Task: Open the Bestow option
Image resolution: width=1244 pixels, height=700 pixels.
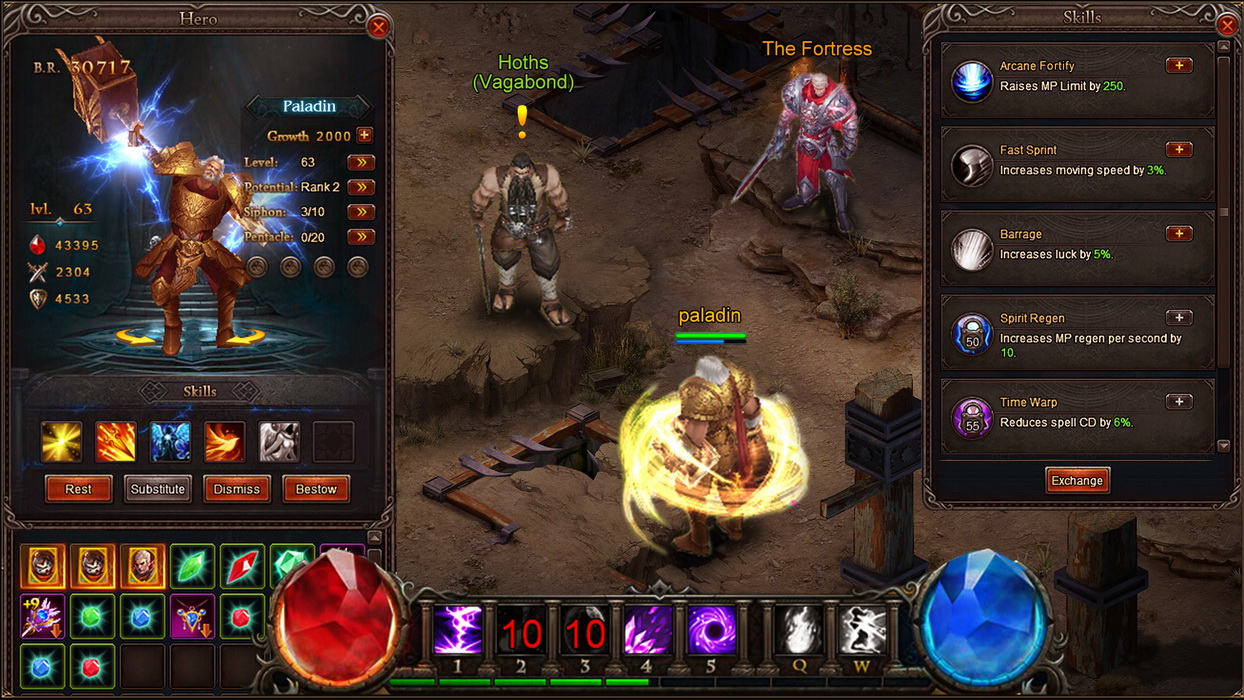Action: pos(316,489)
